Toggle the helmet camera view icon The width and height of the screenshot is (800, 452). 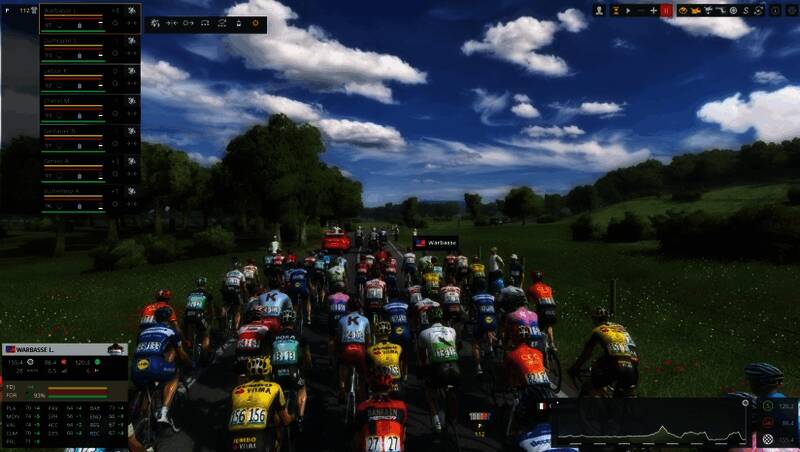pyautogui.click(x=683, y=10)
